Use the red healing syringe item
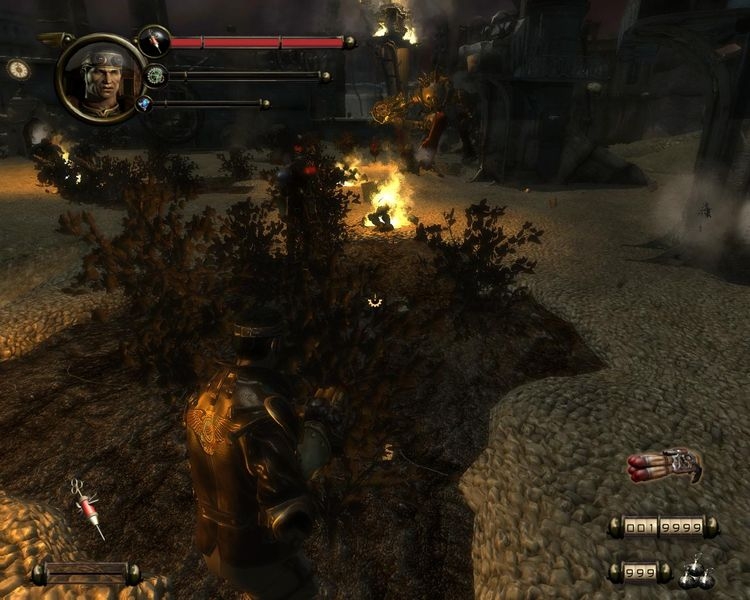This screenshot has width=750, height=600. click(x=89, y=509)
